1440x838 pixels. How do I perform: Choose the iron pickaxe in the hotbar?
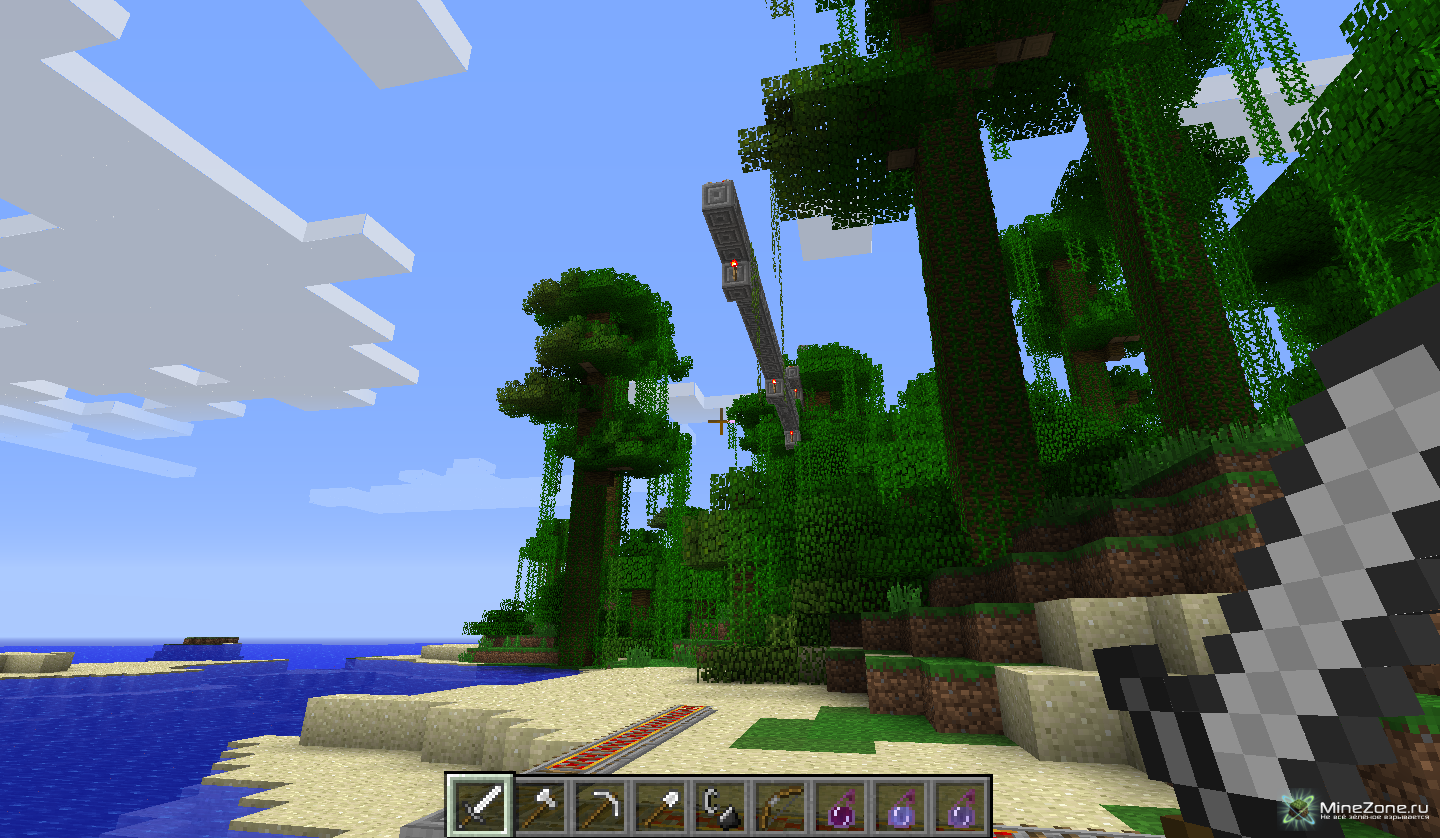(601, 805)
